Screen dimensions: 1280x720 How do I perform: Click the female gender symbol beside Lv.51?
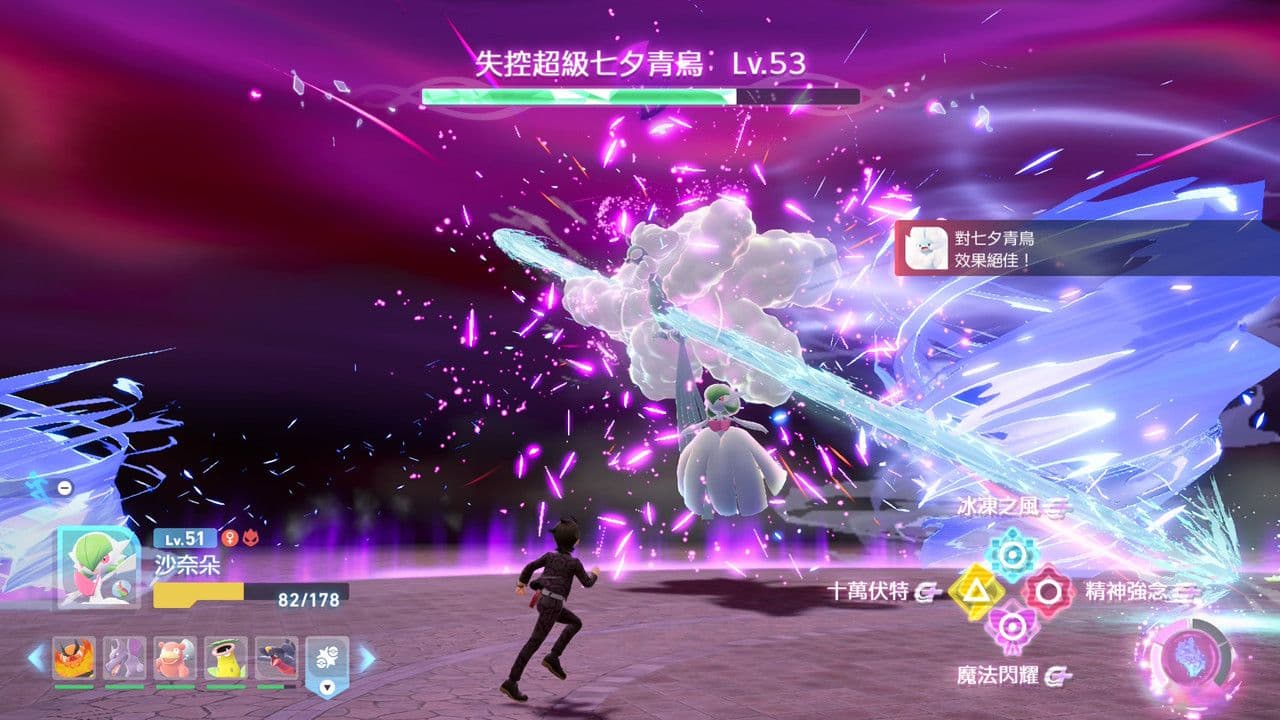[228, 538]
